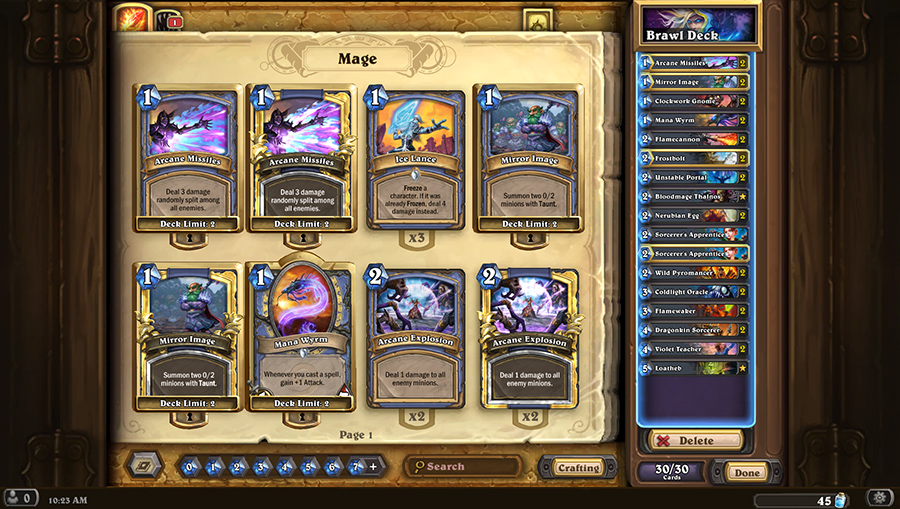Switch to the Neutral cards tab

click(167, 19)
